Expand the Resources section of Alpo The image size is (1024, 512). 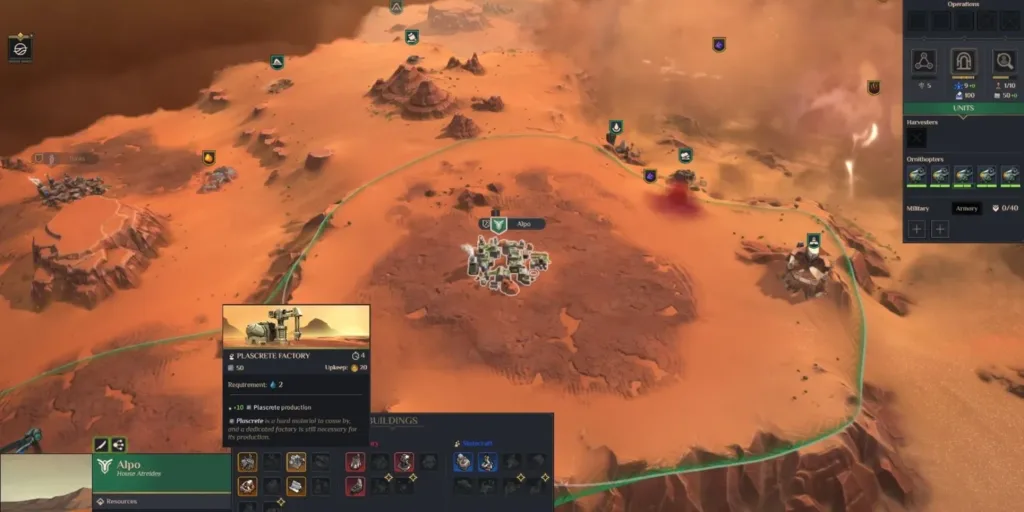point(120,502)
